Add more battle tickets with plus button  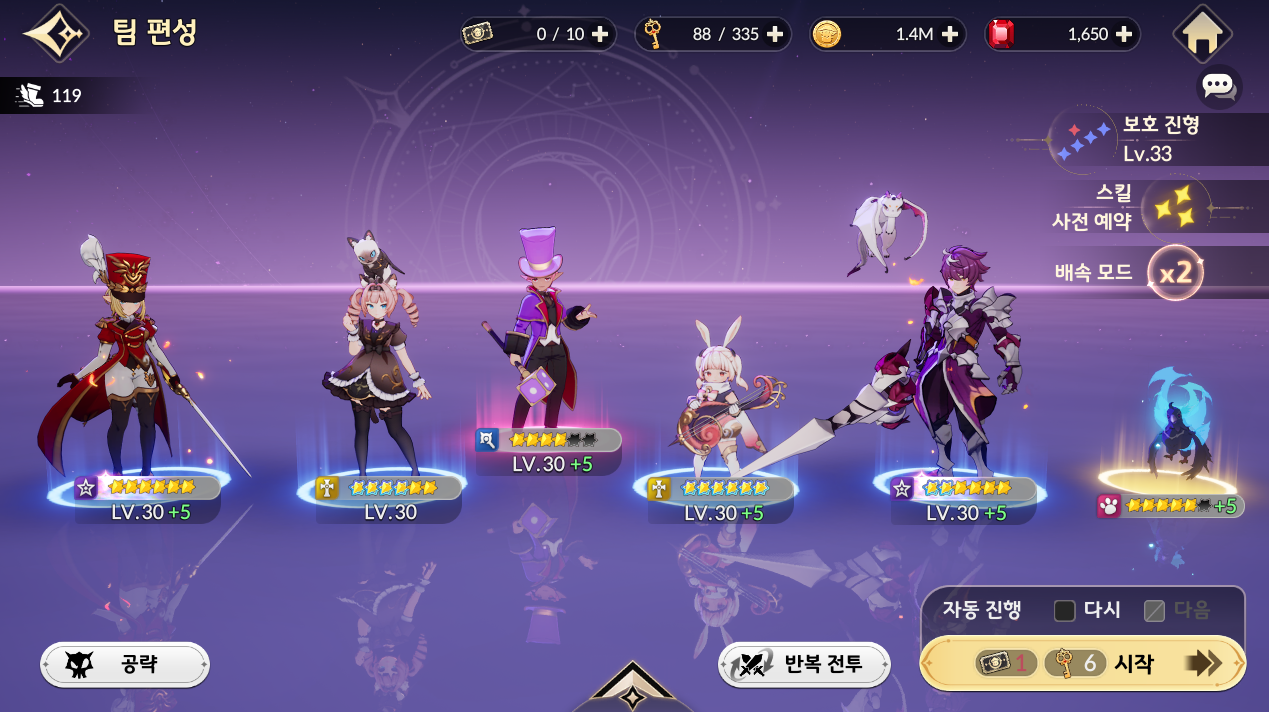coord(600,34)
